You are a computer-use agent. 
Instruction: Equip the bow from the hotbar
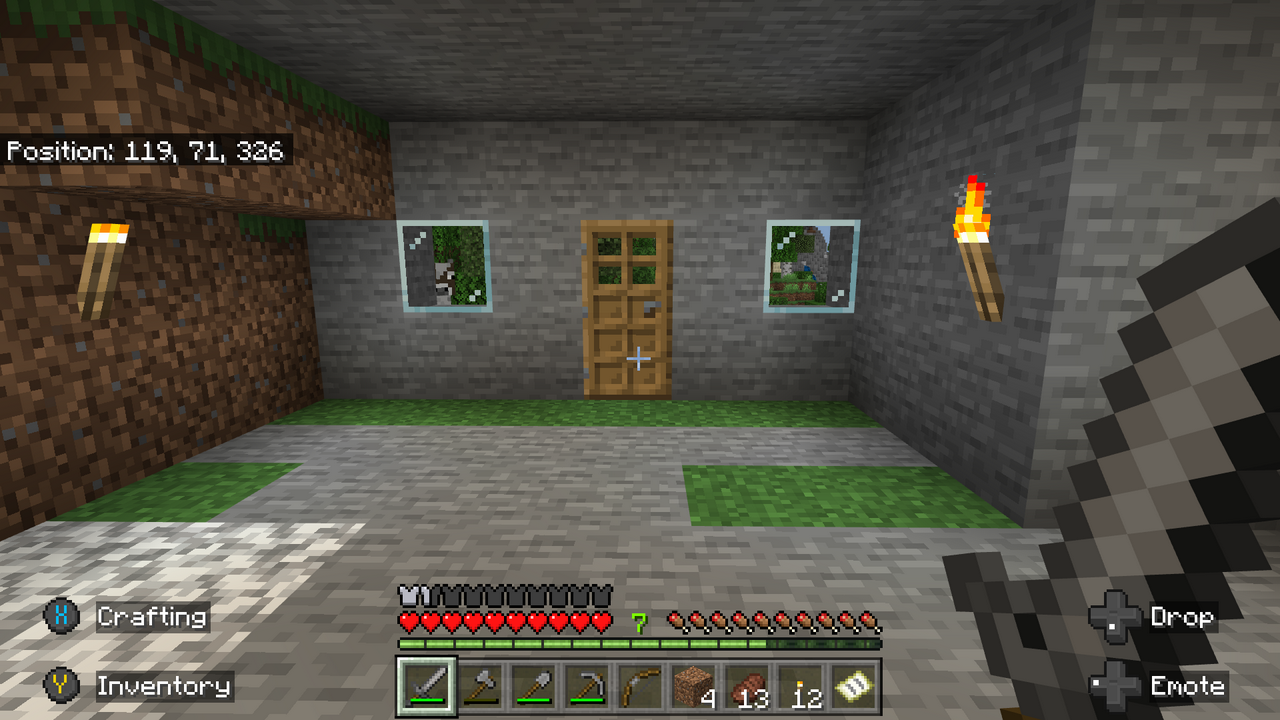pos(640,686)
